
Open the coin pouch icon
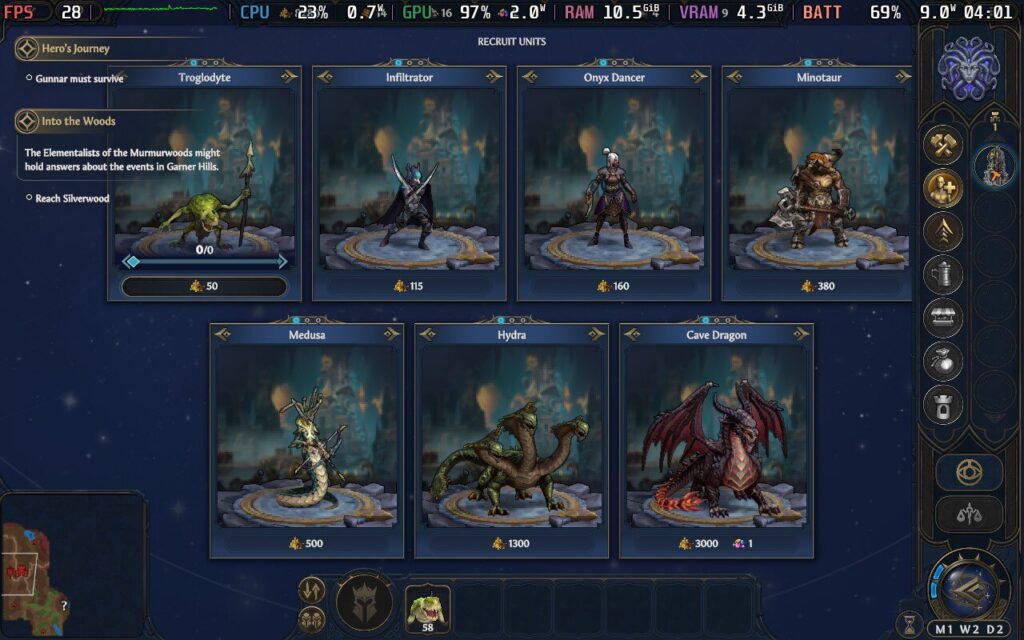click(x=943, y=360)
